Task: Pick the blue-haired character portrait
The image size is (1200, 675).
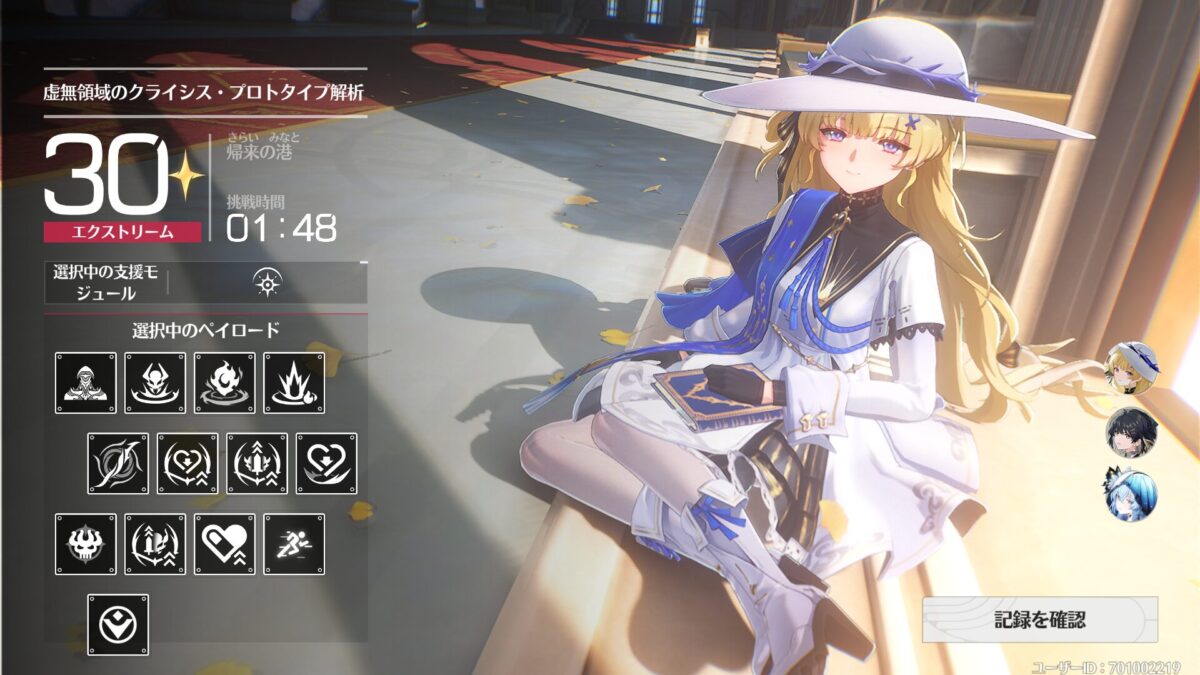Action: [1131, 495]
